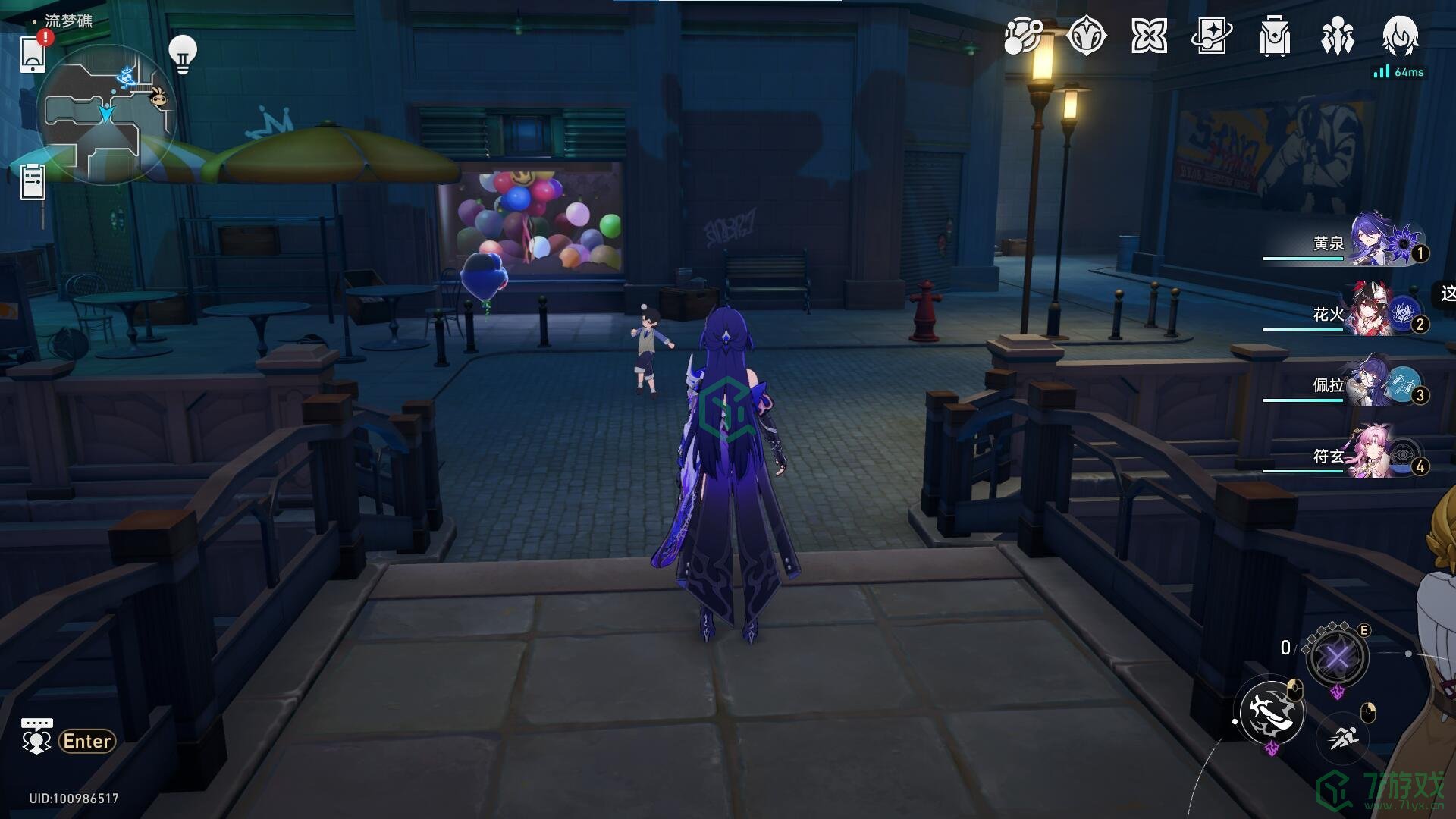The image size is (1456, 819).
Task: Activate the purple X technique skill
Action: click(1337, 657)
